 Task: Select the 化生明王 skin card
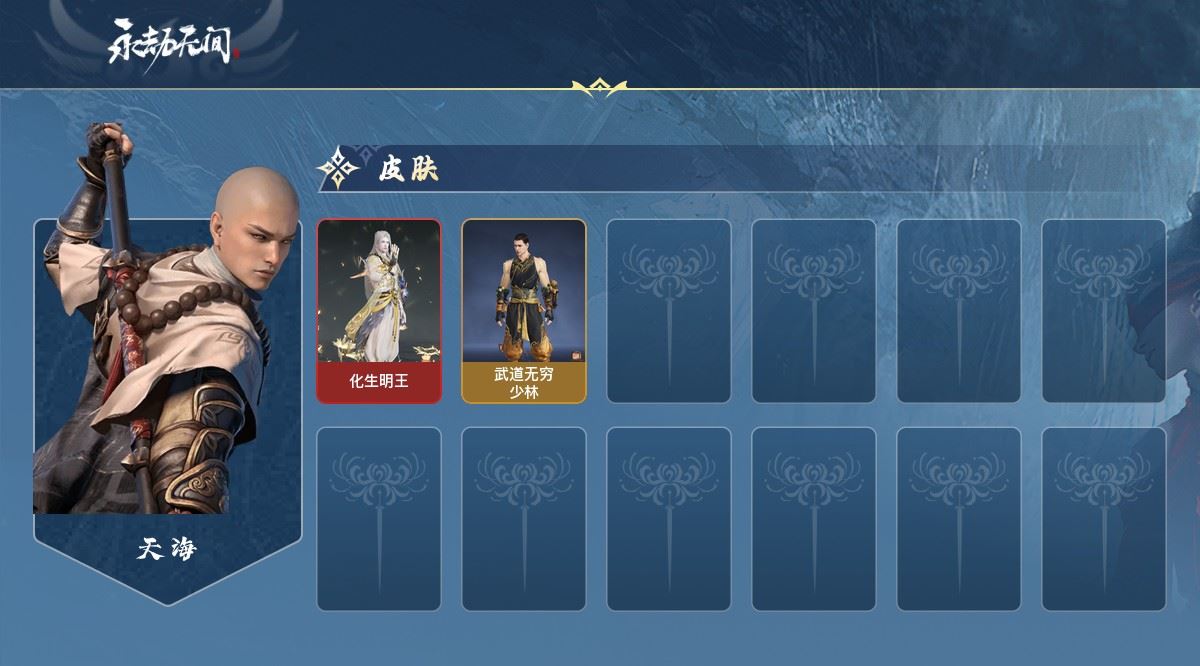379,311
